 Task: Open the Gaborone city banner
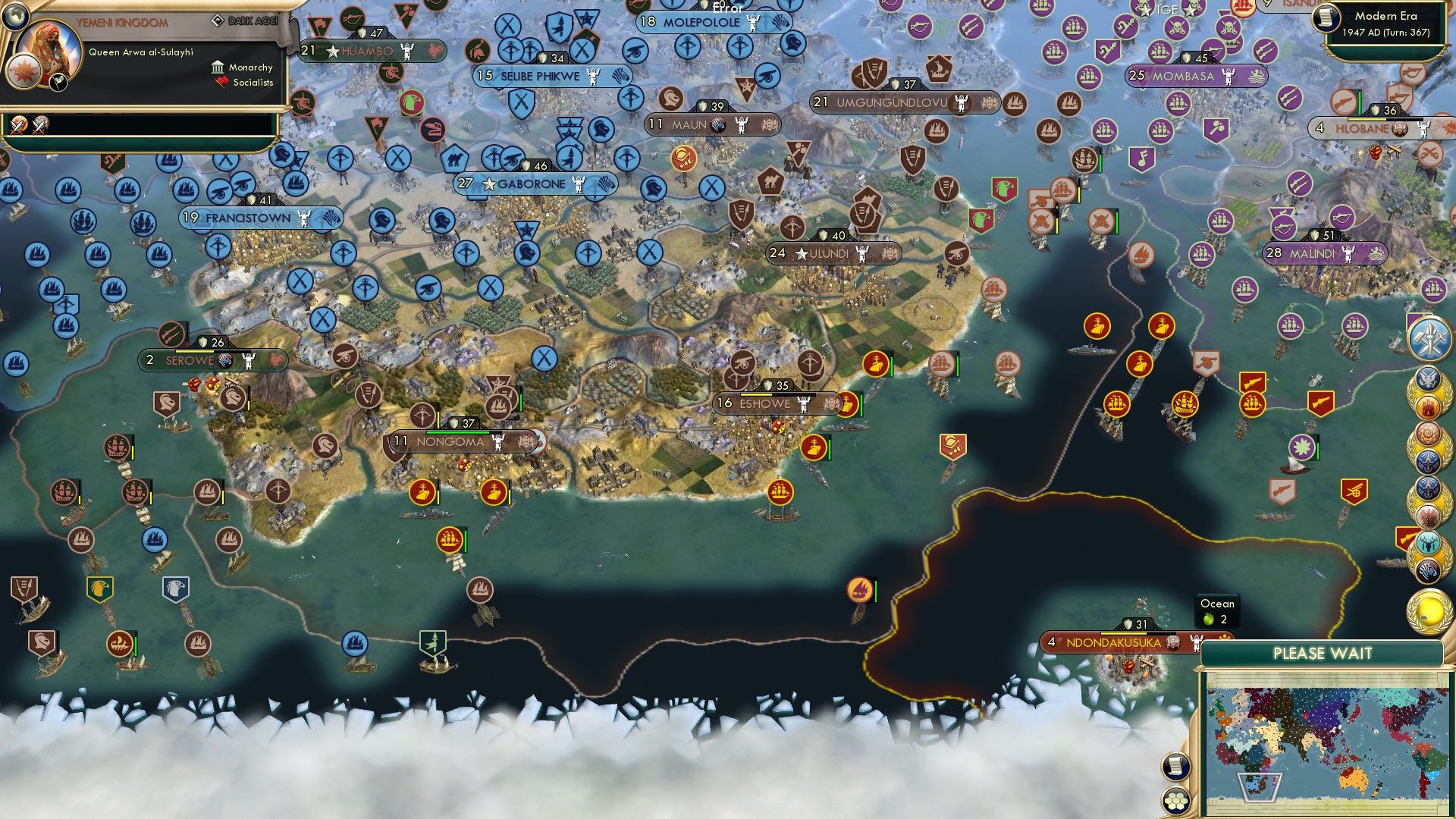531,183
